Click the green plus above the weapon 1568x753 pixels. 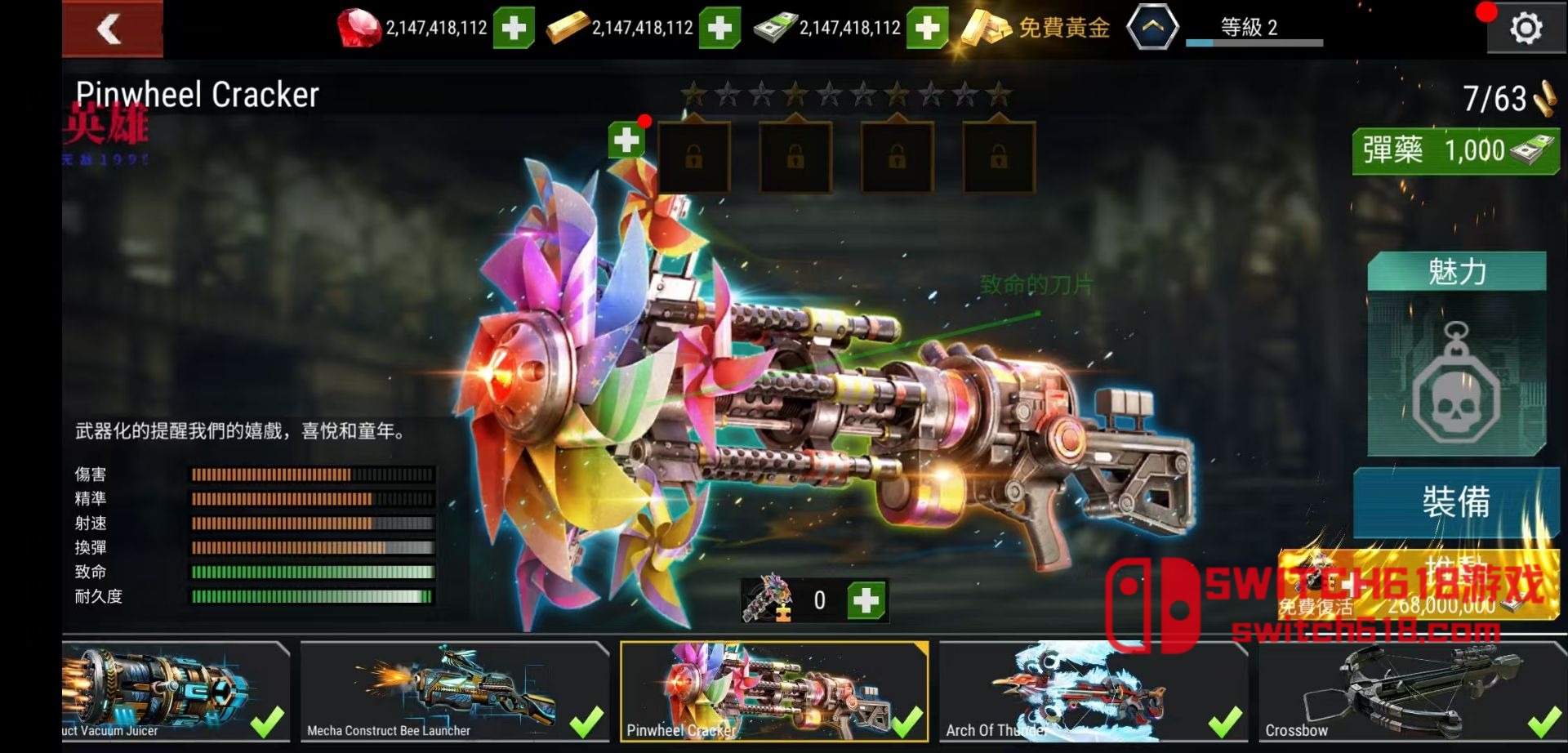coord(626,140)
